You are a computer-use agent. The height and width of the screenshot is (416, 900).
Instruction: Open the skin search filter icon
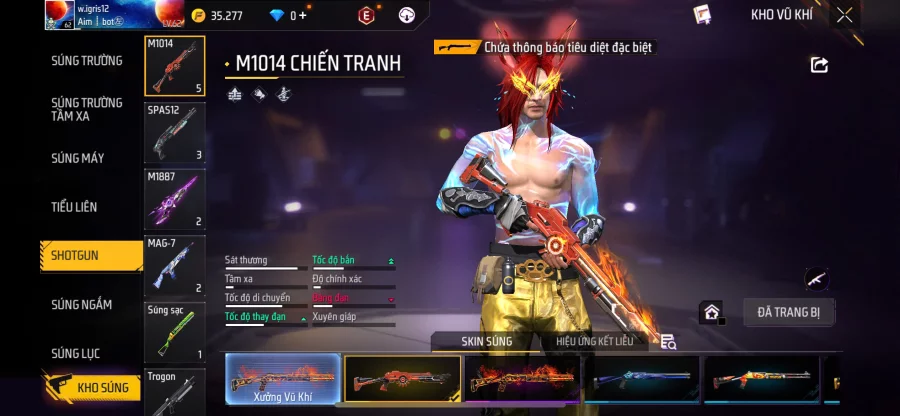[668, 342]
